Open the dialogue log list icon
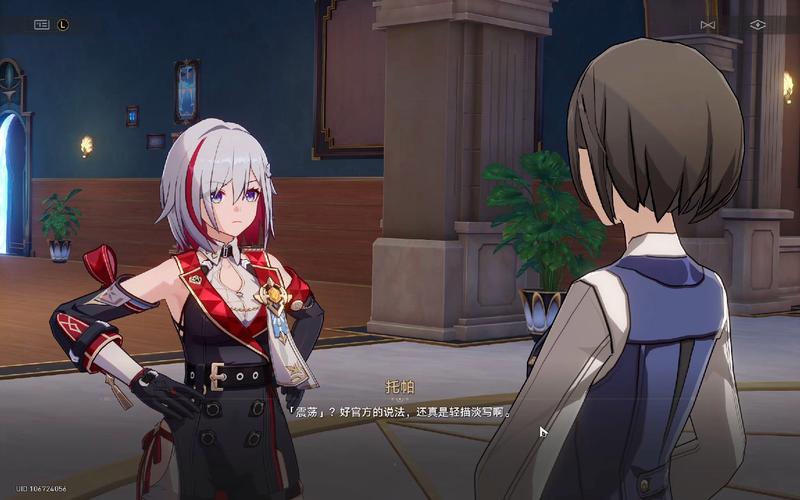The height and width of the screenshot is (500, 800). tap(41, 25)
